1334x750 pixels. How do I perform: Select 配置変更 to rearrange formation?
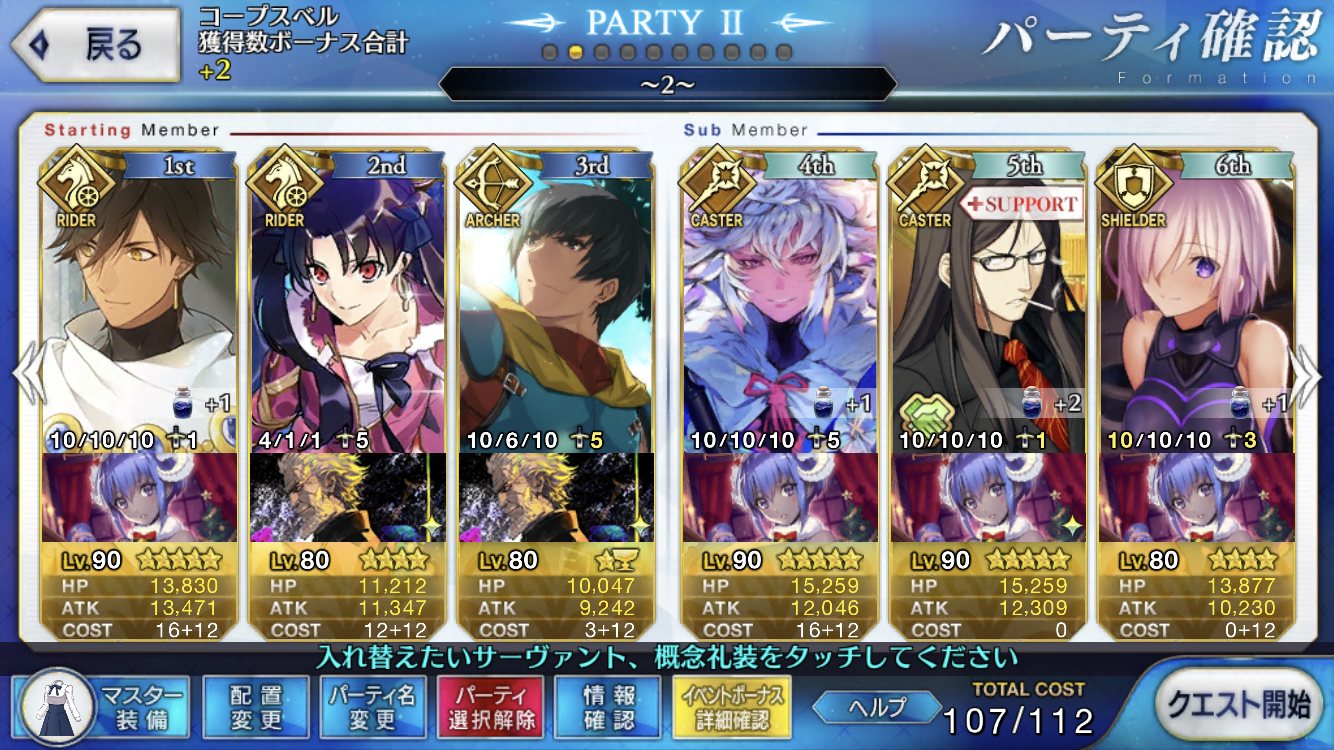click(255, 706)
